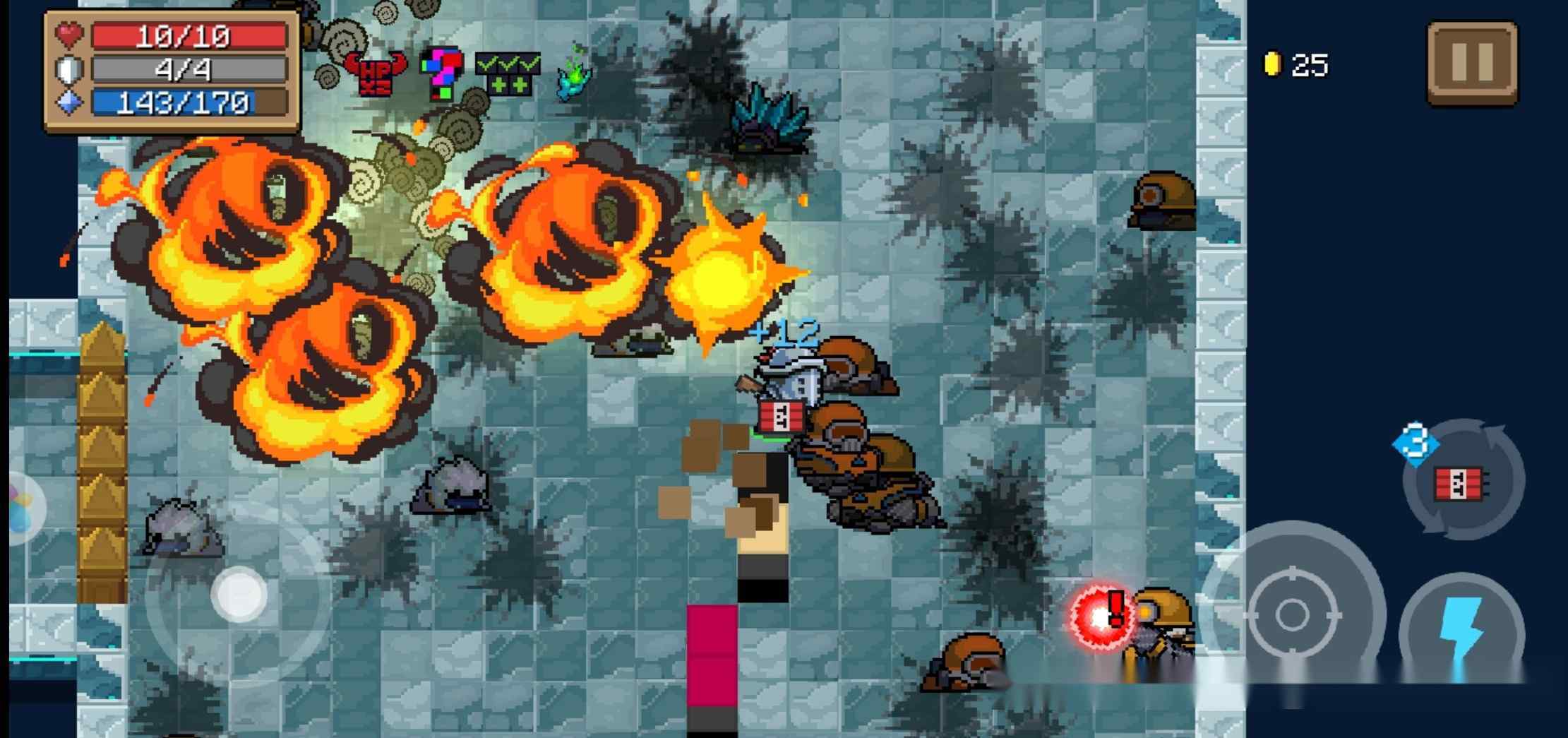Screen dimensions: 1568x738
Task: Pause the game
Action: 1472,63
